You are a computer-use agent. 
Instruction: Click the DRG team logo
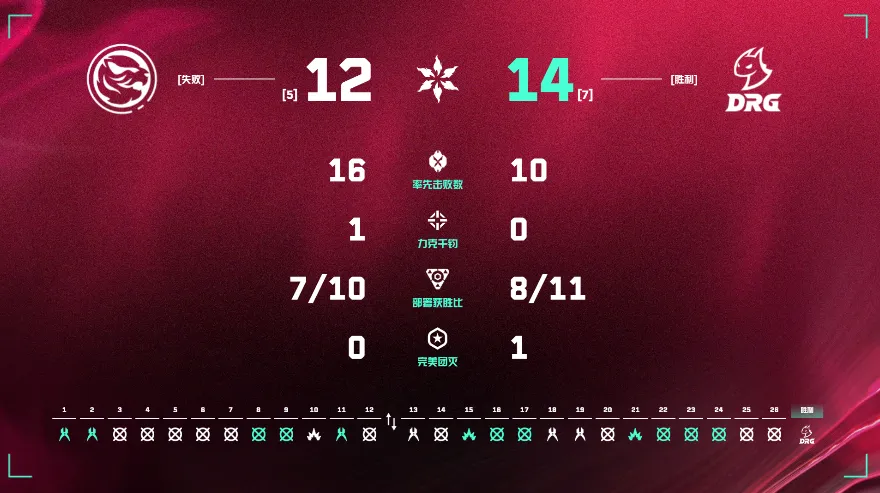coord(756,81)
